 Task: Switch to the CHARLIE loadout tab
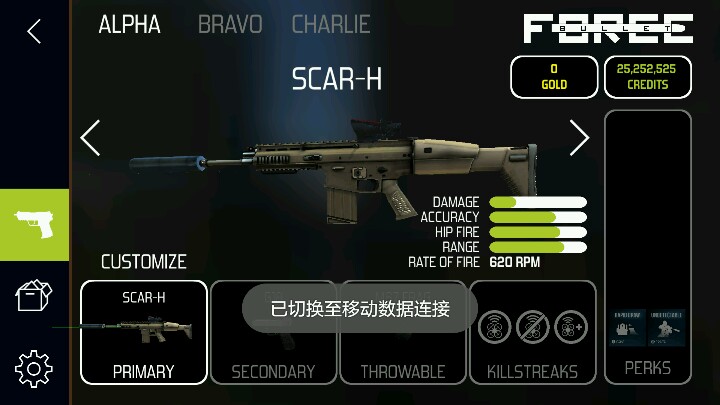(x=331, y=25)
